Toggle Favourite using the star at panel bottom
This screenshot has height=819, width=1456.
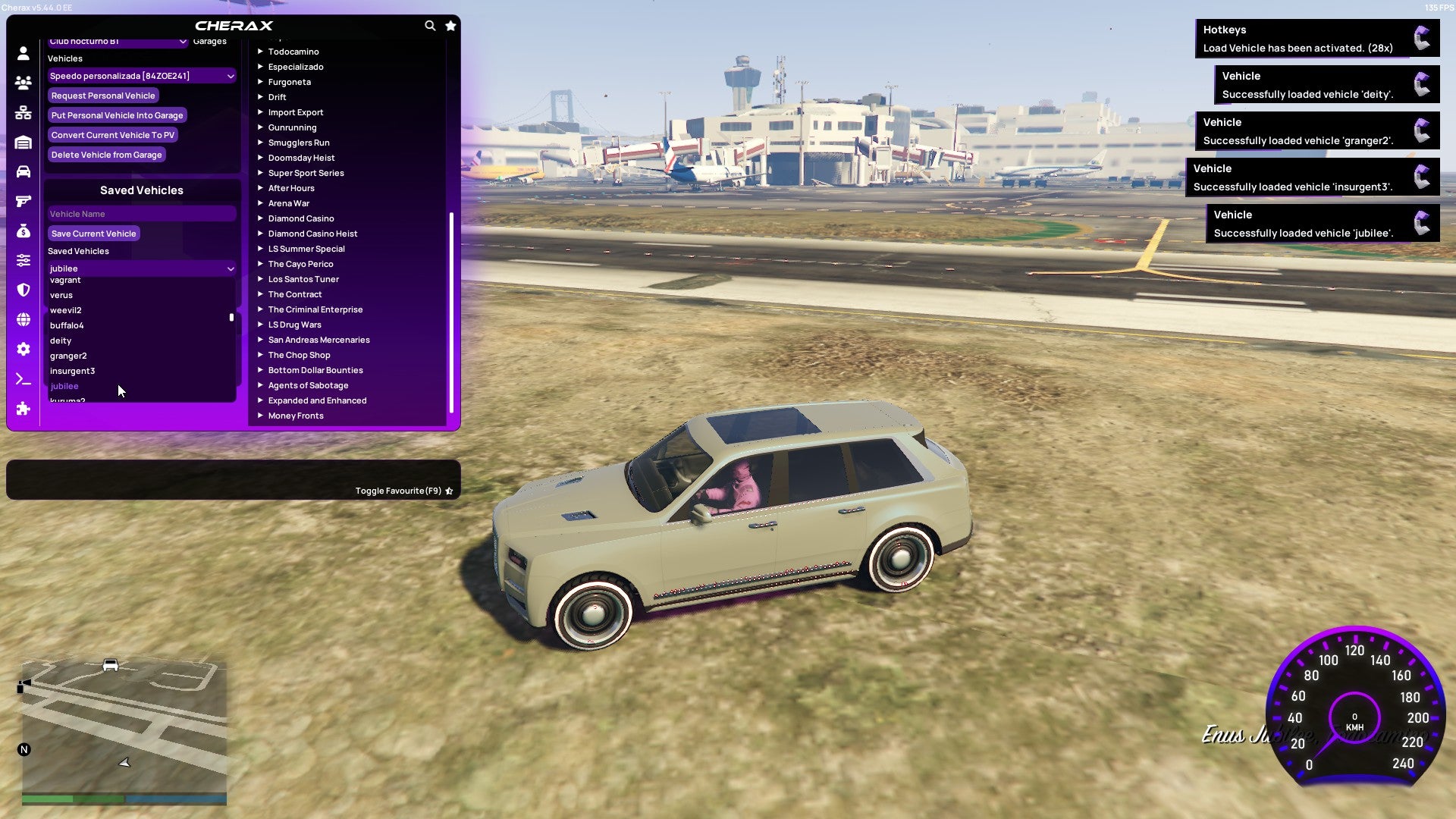[x=449, y=491]
